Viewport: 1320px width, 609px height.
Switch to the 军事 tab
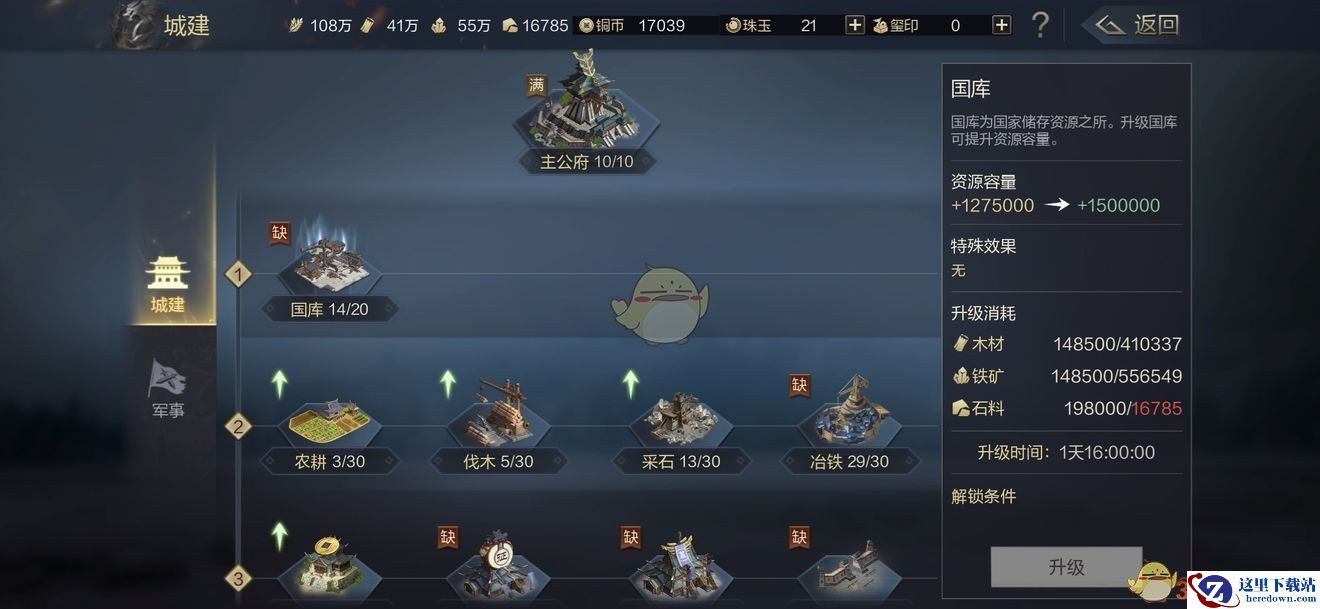point(168,389)
